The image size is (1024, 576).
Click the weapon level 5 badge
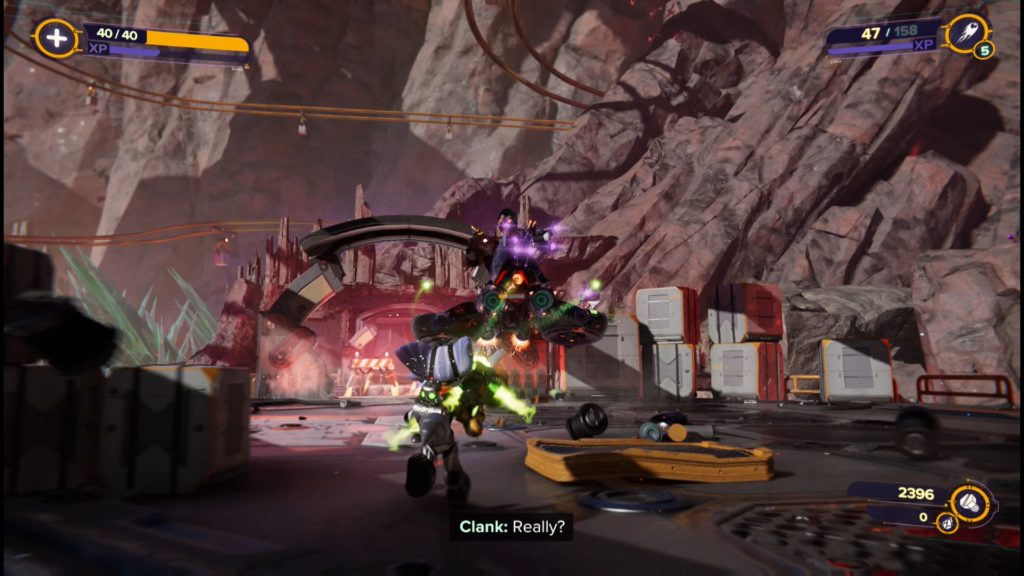[x=985, y=50]
